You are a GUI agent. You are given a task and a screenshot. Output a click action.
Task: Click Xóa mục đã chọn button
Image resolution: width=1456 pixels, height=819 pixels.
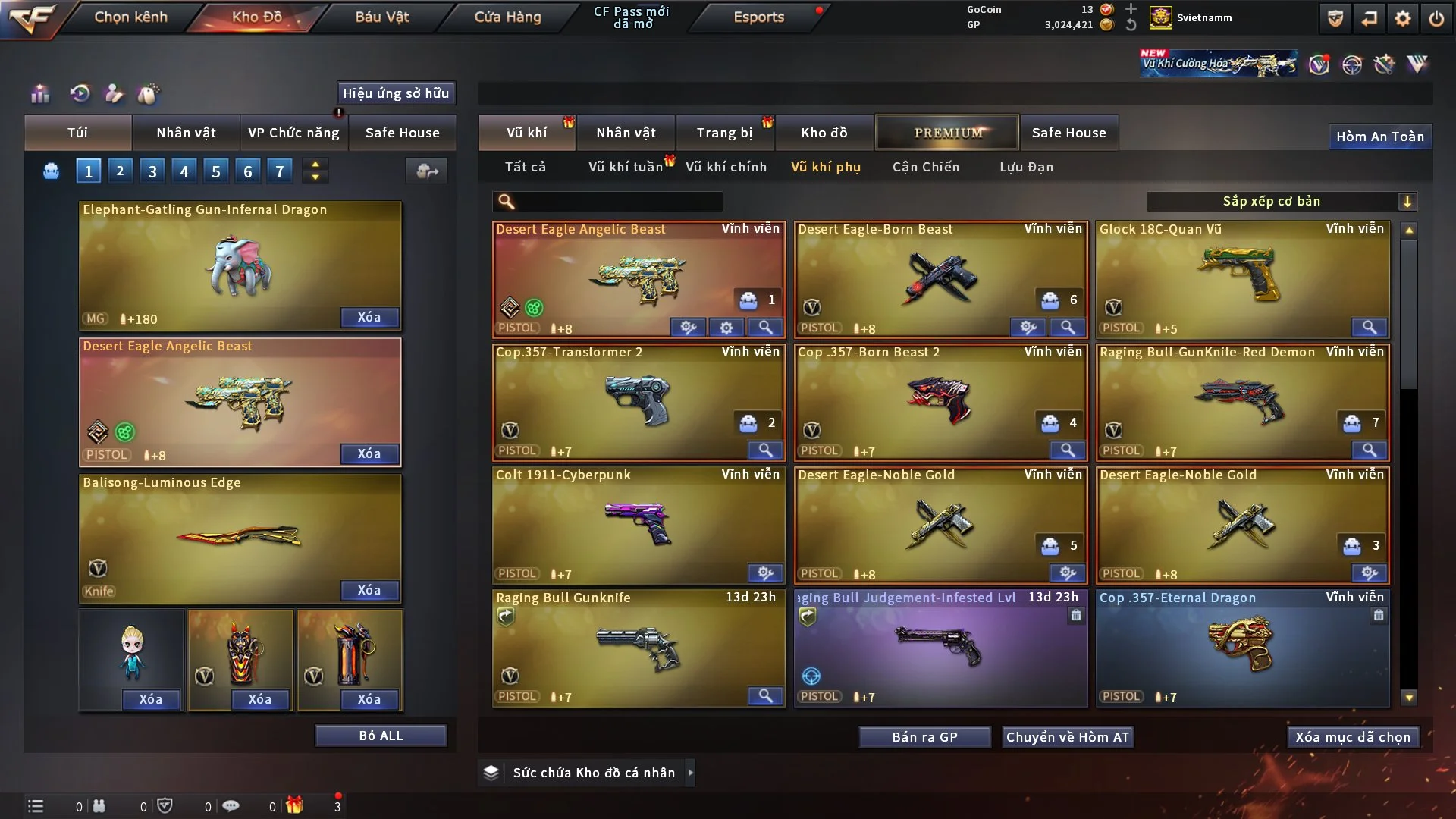[1352, 737]
